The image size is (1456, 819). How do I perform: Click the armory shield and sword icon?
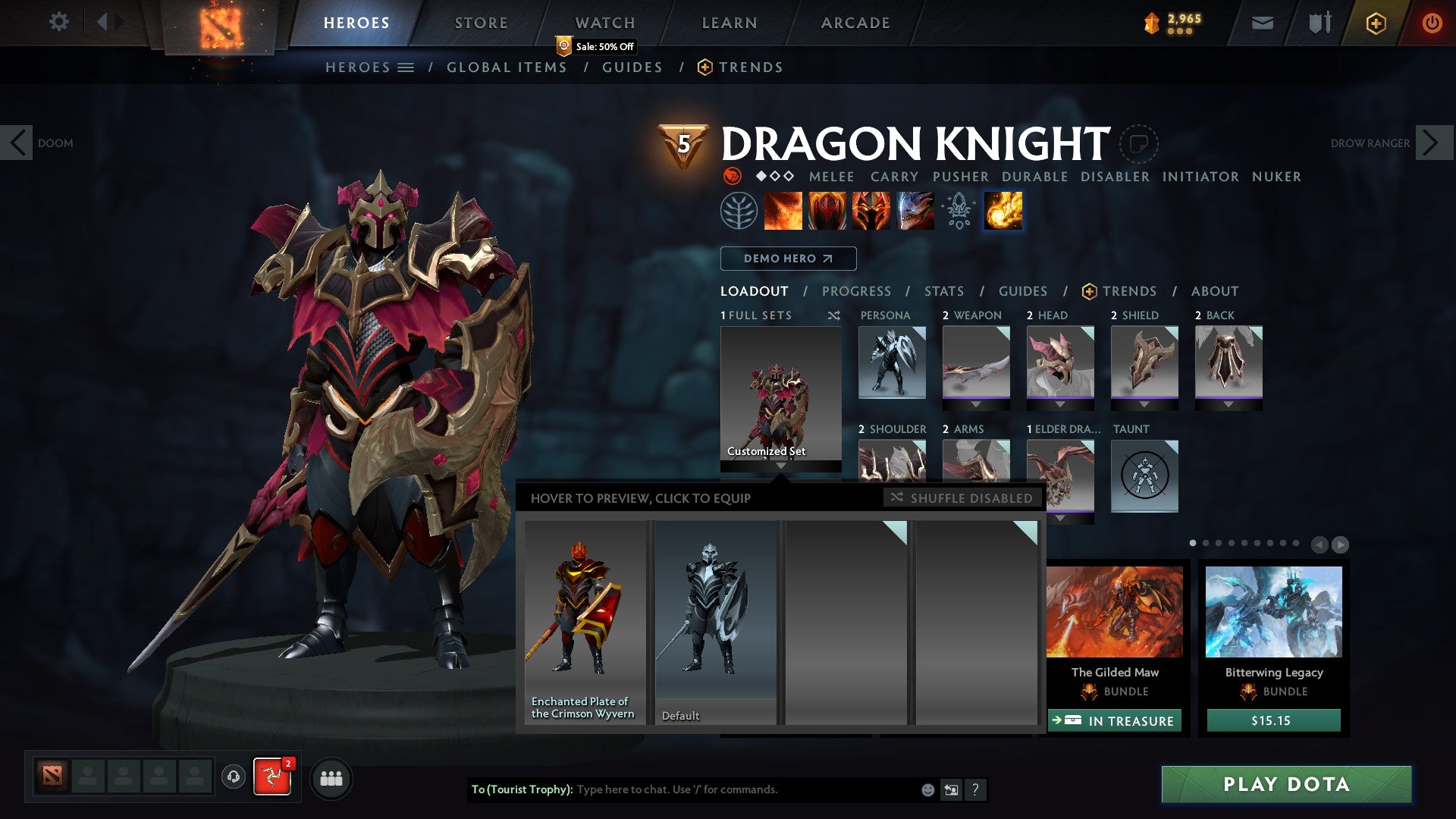coord(1318,23)
